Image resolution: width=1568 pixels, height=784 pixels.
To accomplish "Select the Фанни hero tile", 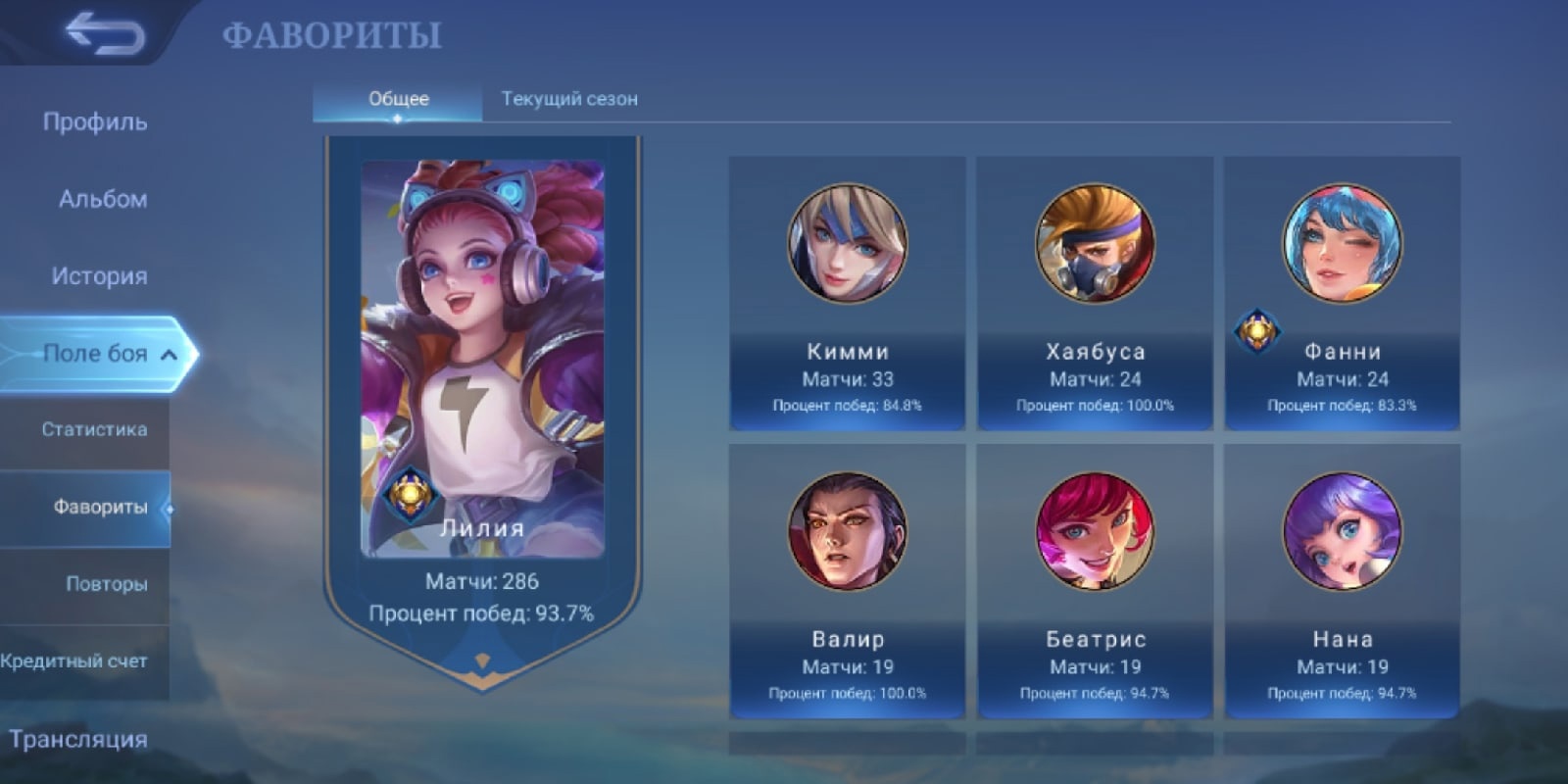I will pos(1342,293).
